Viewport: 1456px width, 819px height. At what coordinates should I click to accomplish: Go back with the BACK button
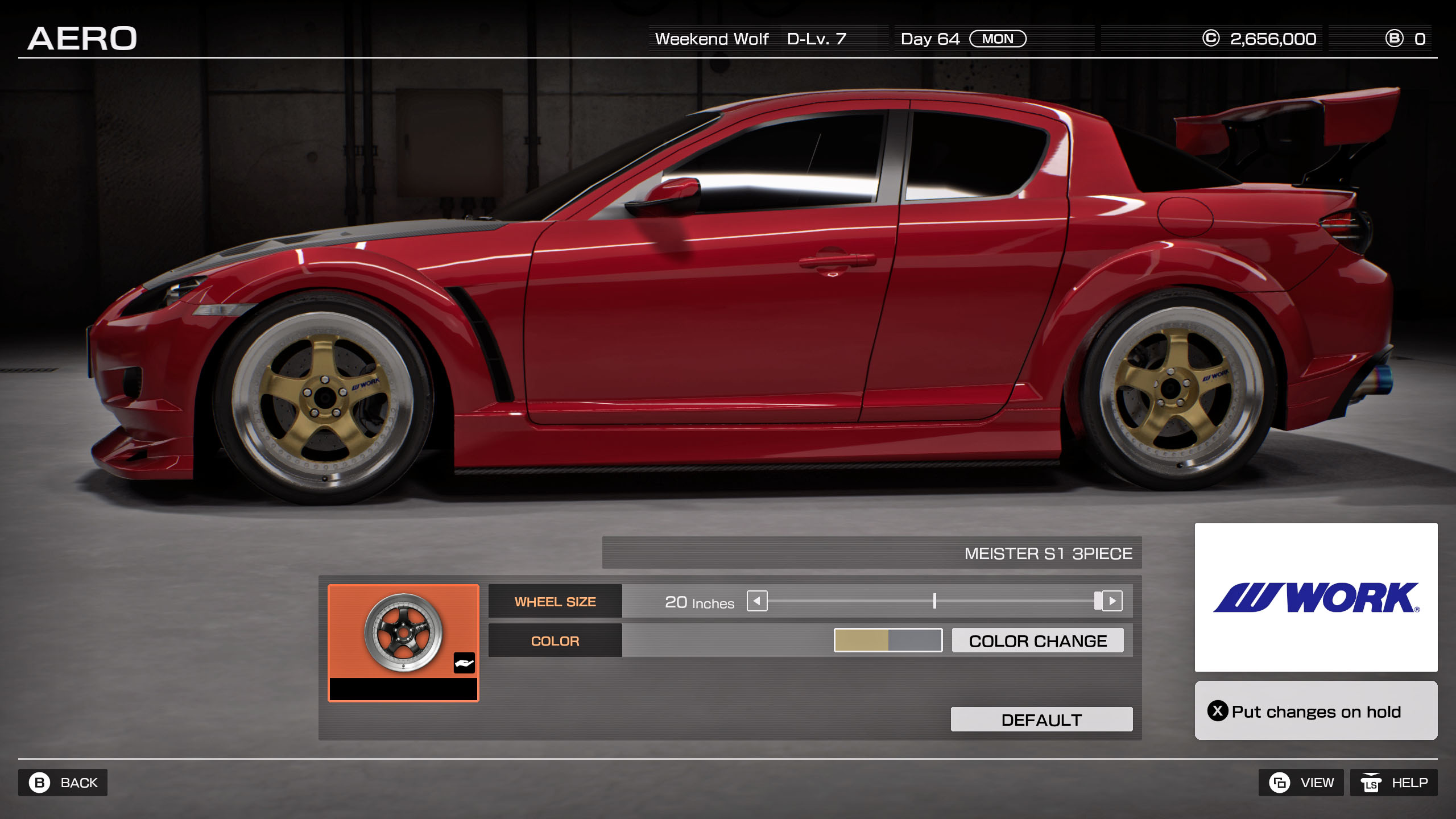pyautogui.click(x=63, y=783)
